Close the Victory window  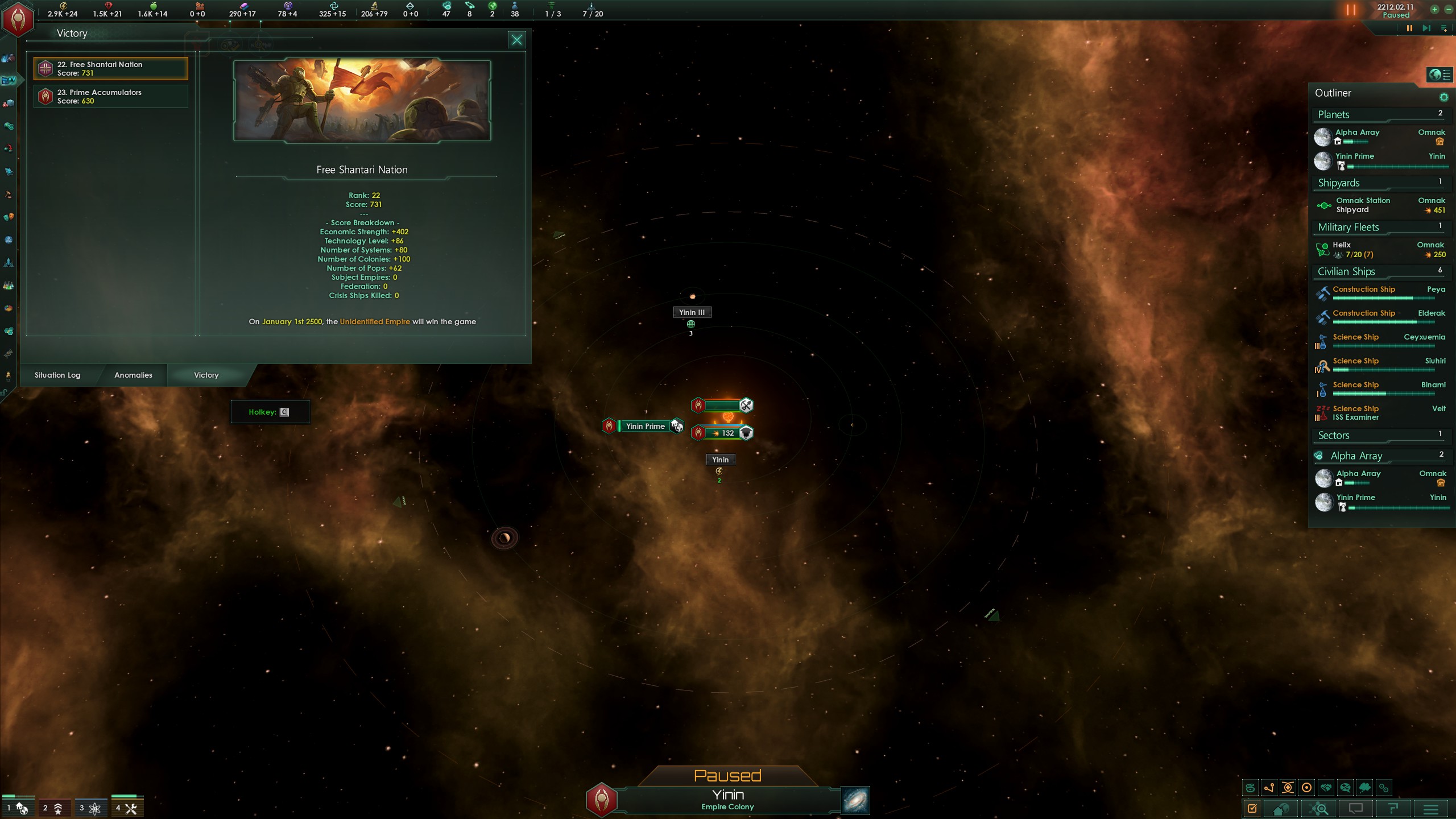(516, 40)
